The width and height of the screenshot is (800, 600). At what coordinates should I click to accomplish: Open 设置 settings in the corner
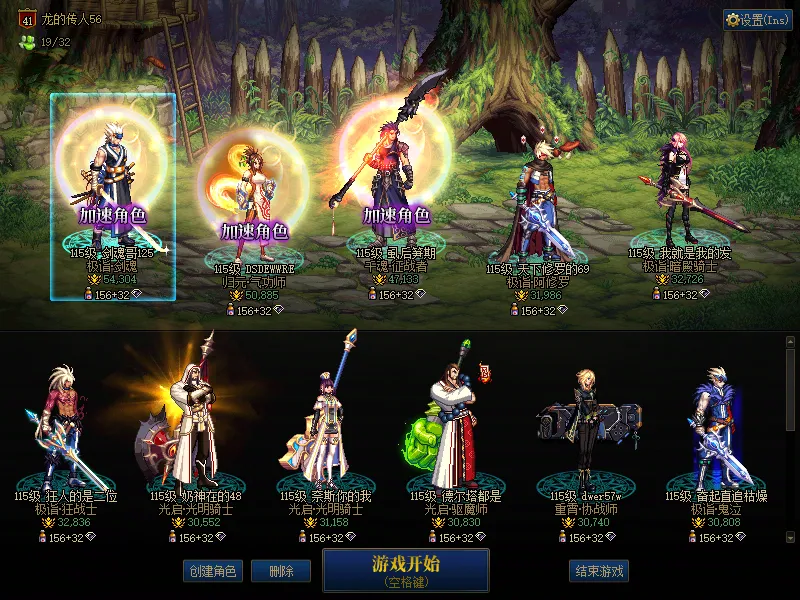(757, 19)
